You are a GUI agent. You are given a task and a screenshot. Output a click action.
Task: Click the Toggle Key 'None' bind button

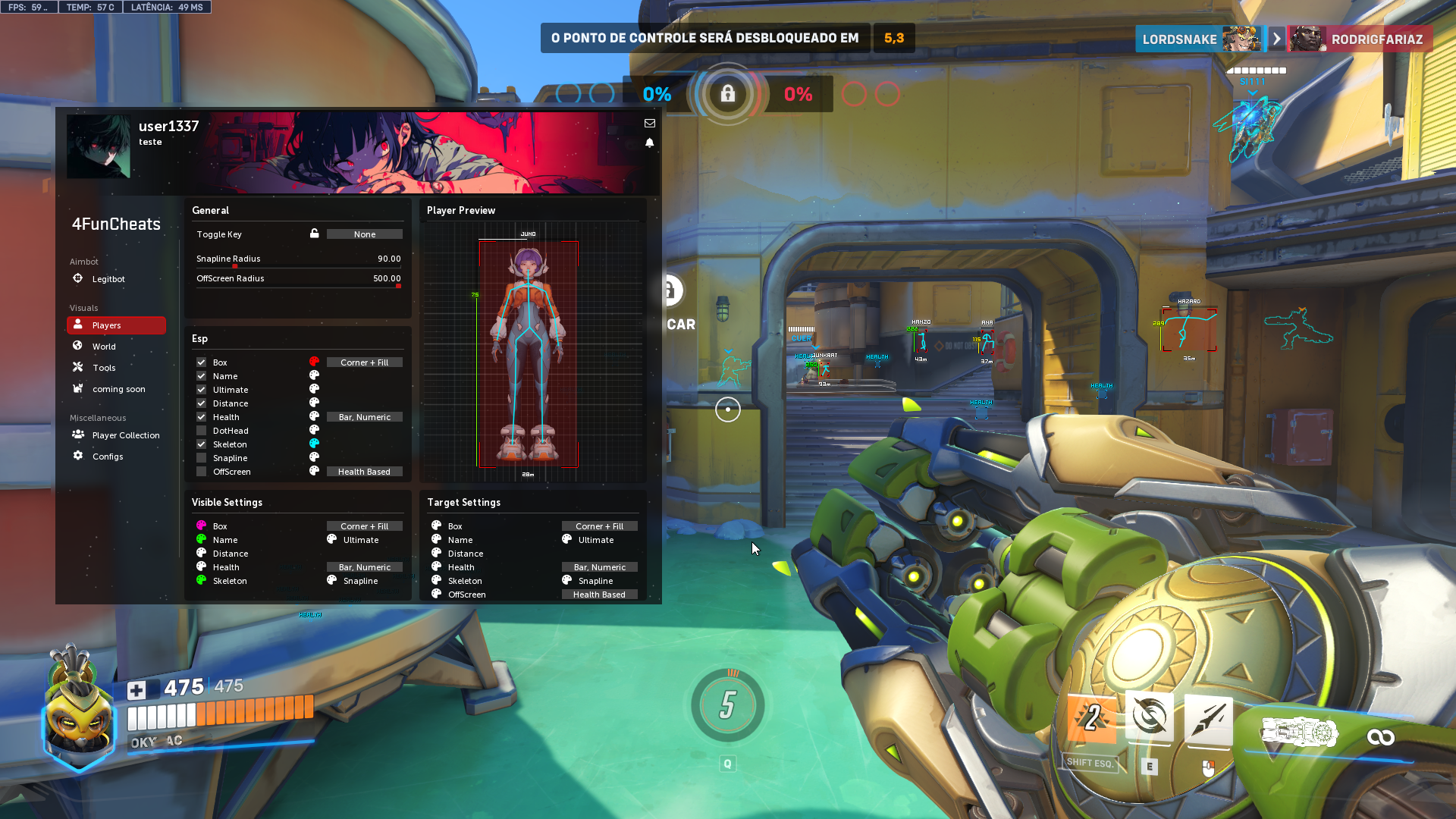(364, 234)
